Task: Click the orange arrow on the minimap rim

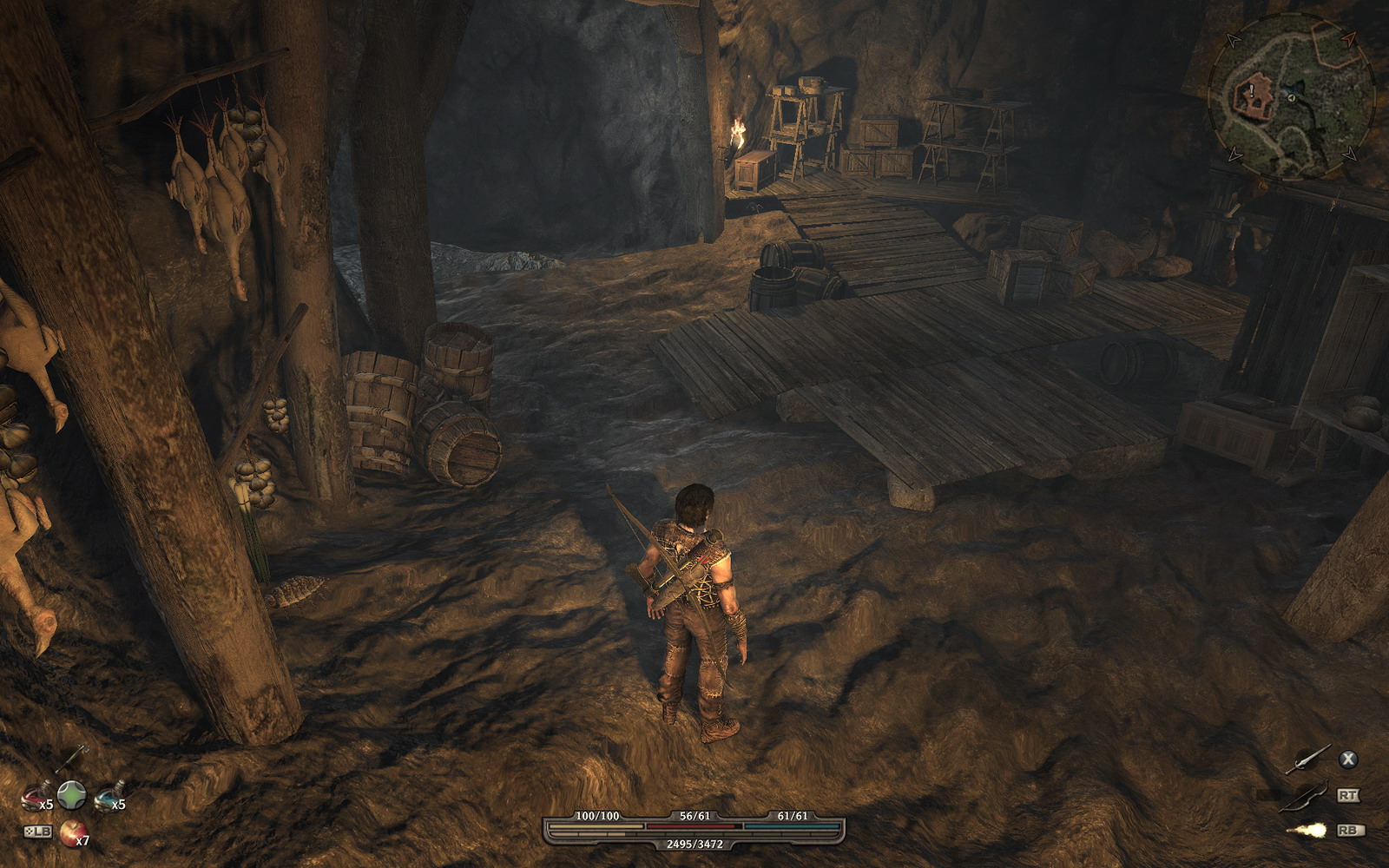Action: click(1347, 40)
